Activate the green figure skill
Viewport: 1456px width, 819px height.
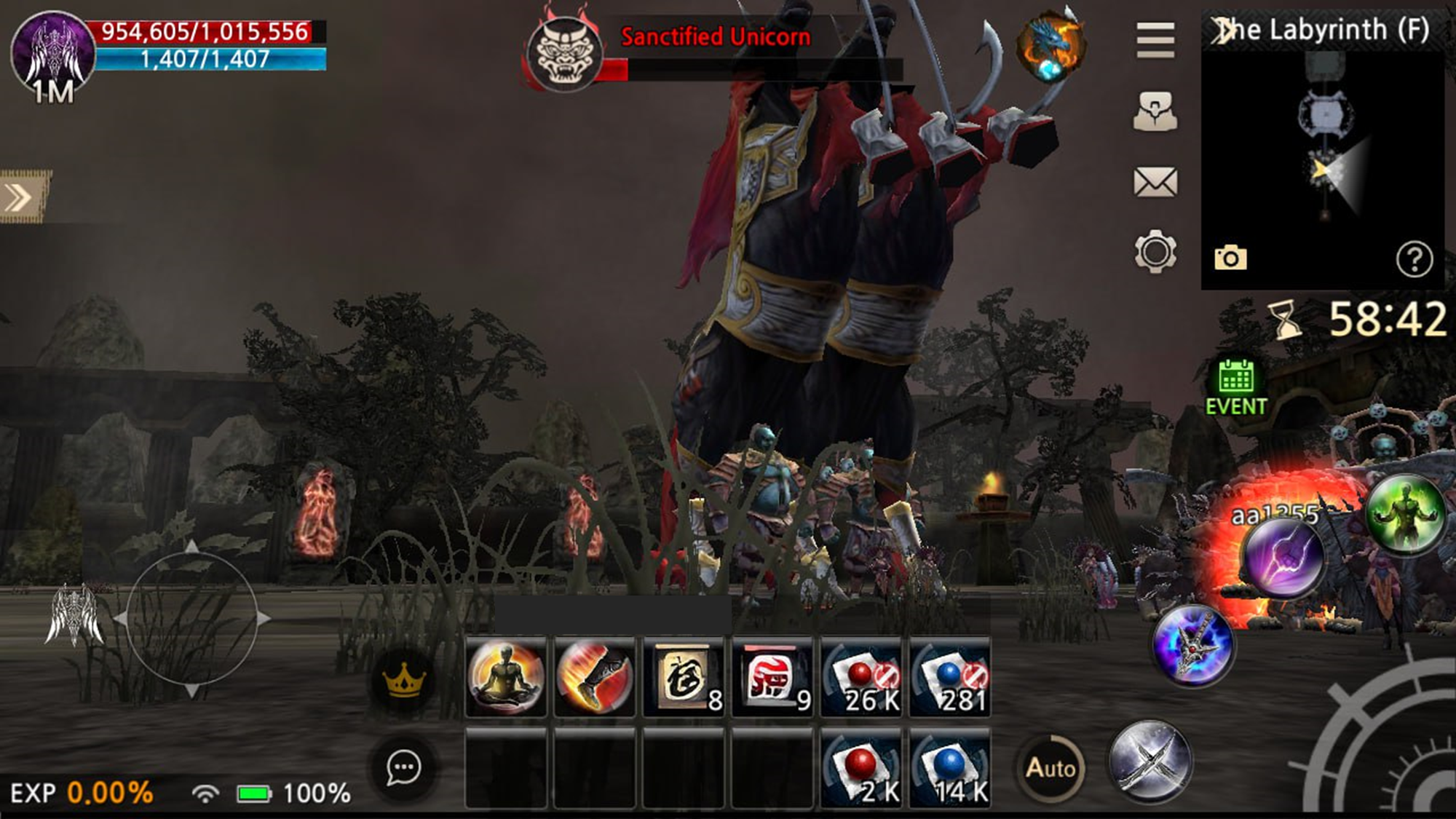[x=1404, y=513]
